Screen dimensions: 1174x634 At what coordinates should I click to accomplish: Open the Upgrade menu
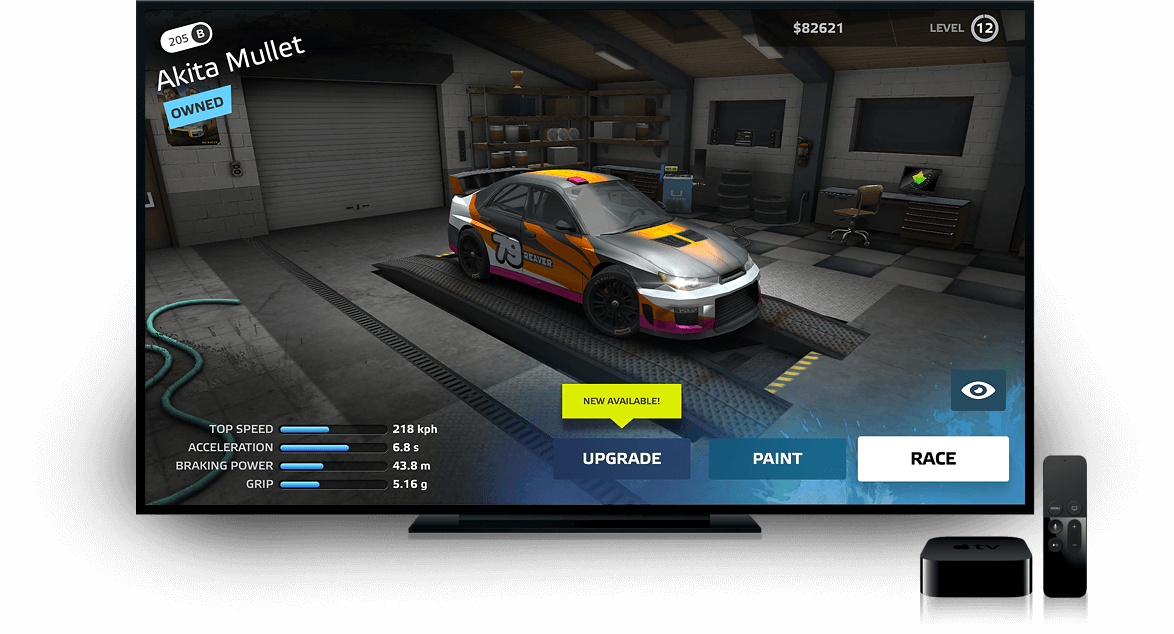621,459
